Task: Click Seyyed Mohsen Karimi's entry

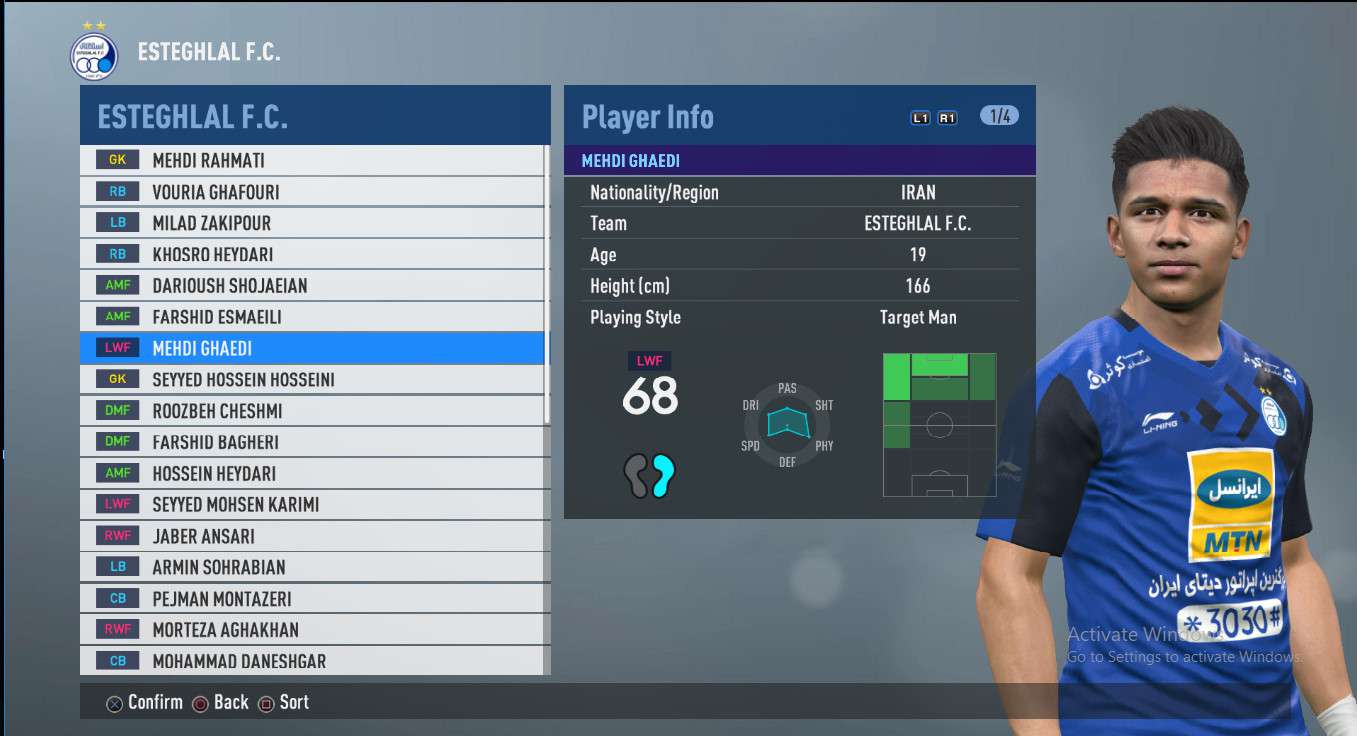Action: [x=312, y=504]
